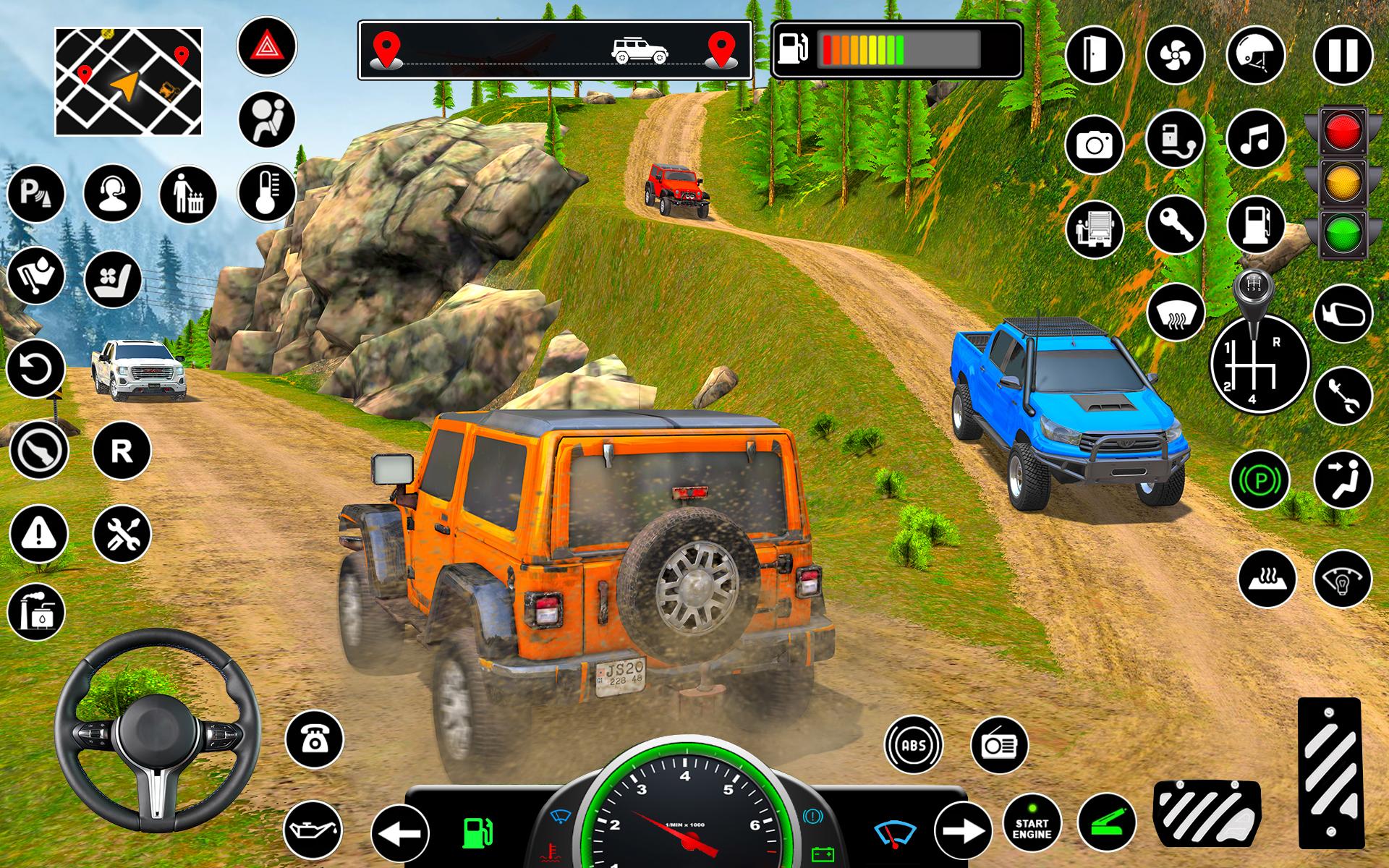
Task: Play music via the music note icon
Action: (x=1257, y=143)
